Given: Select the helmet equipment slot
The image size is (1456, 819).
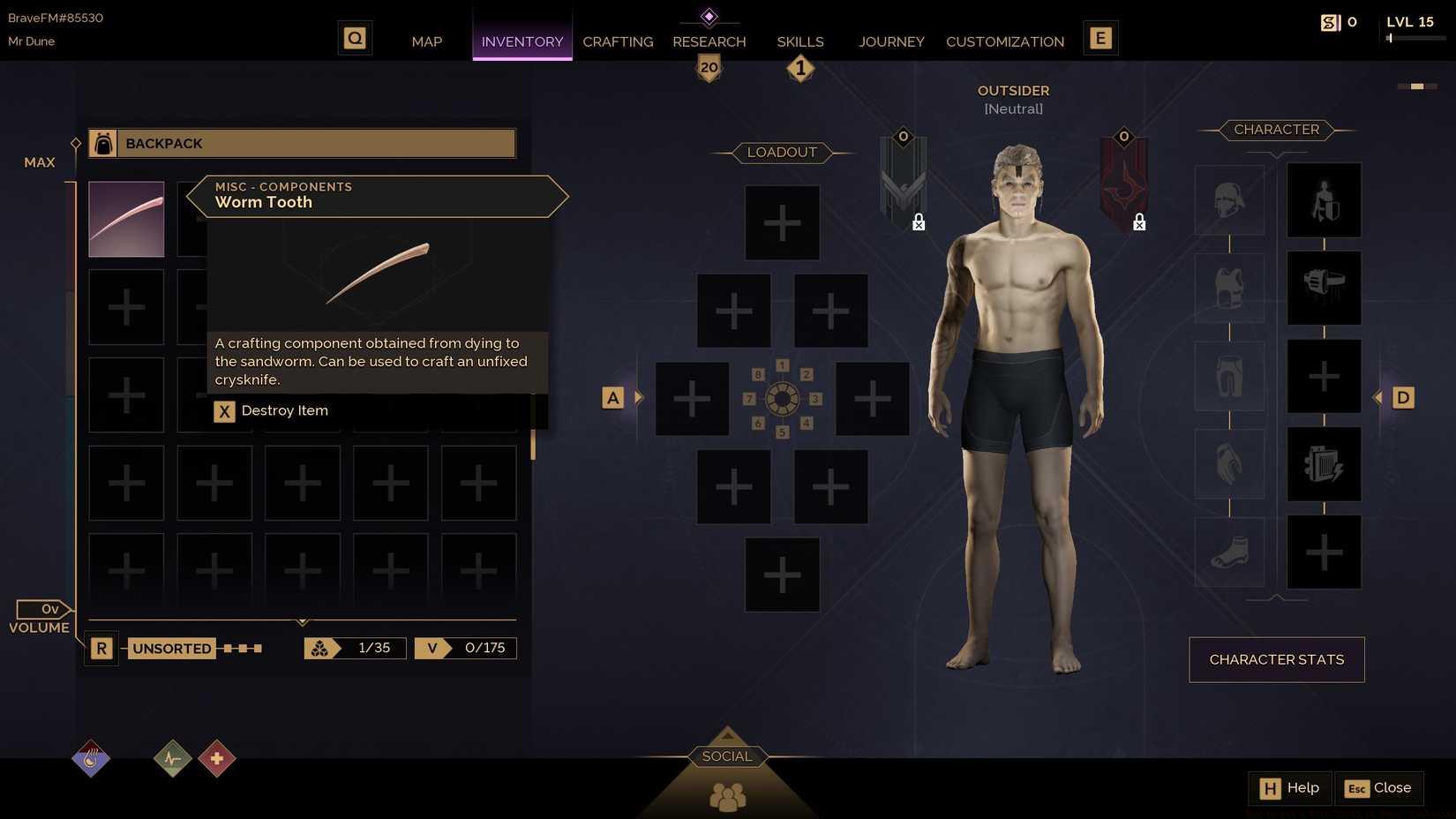Looking at the screenshot, I should click(1228, 200).
